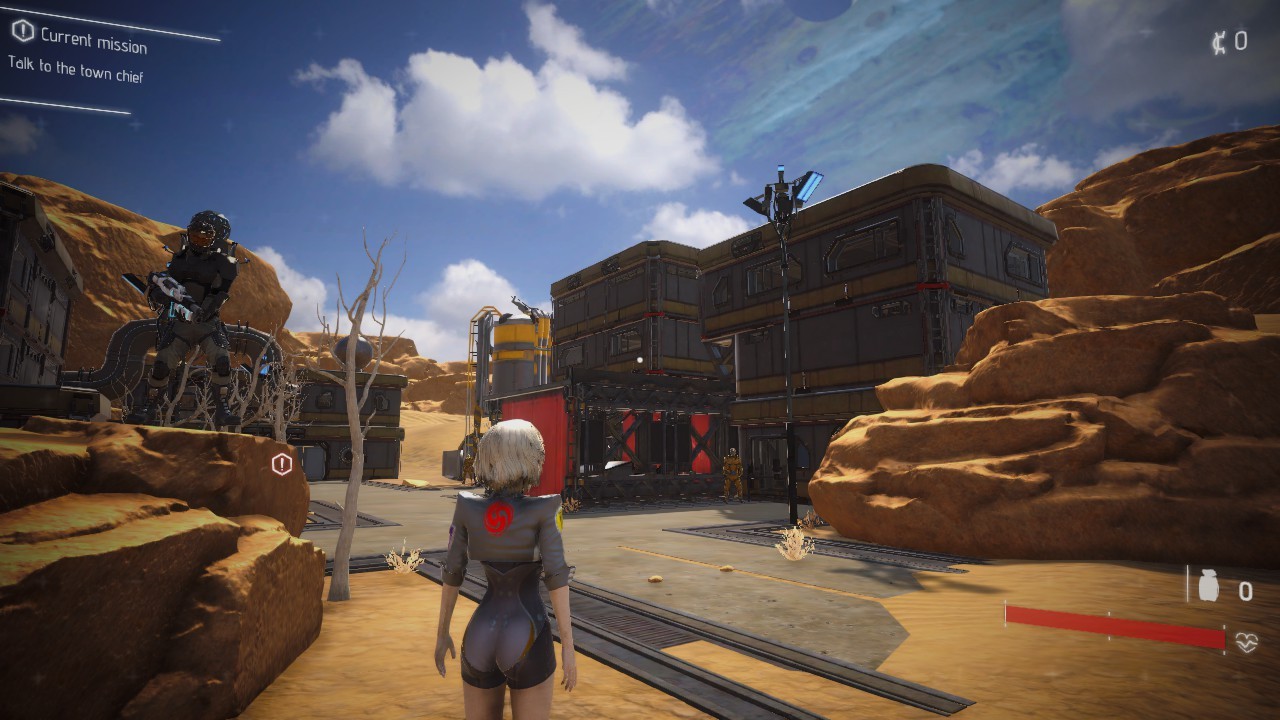Select the grenade item icon
The width and height of the screenshot is (1280, 720).
(x=1208, y=588)
